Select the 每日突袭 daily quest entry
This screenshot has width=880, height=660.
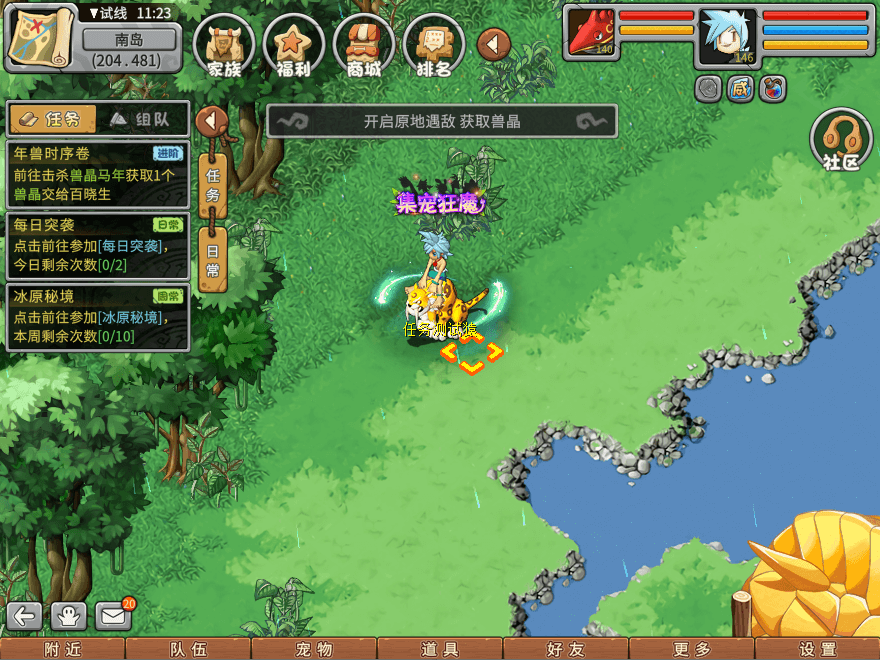coord(97,245)
